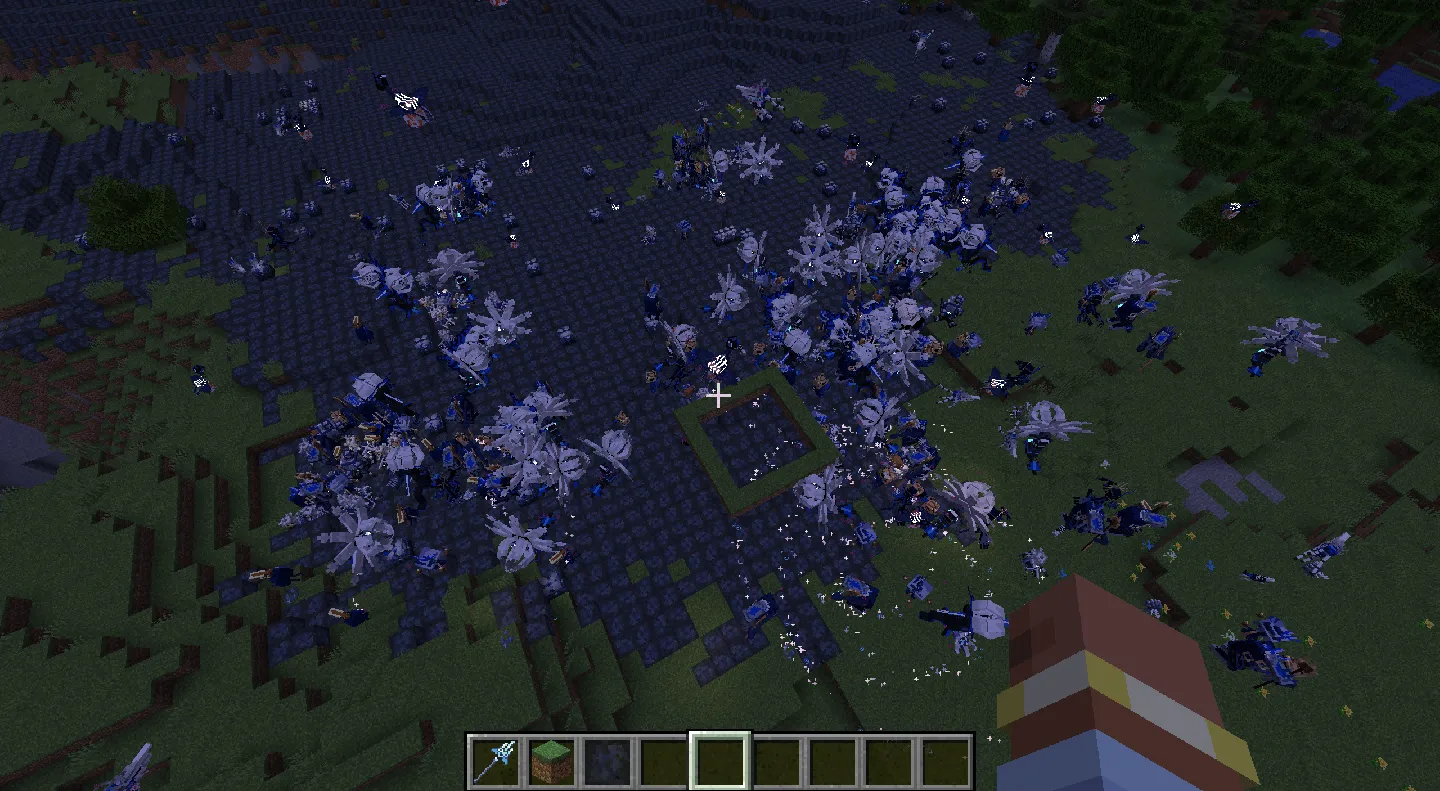
Task: Click the empty seventh hotbar slot
Action: [832, 760]
